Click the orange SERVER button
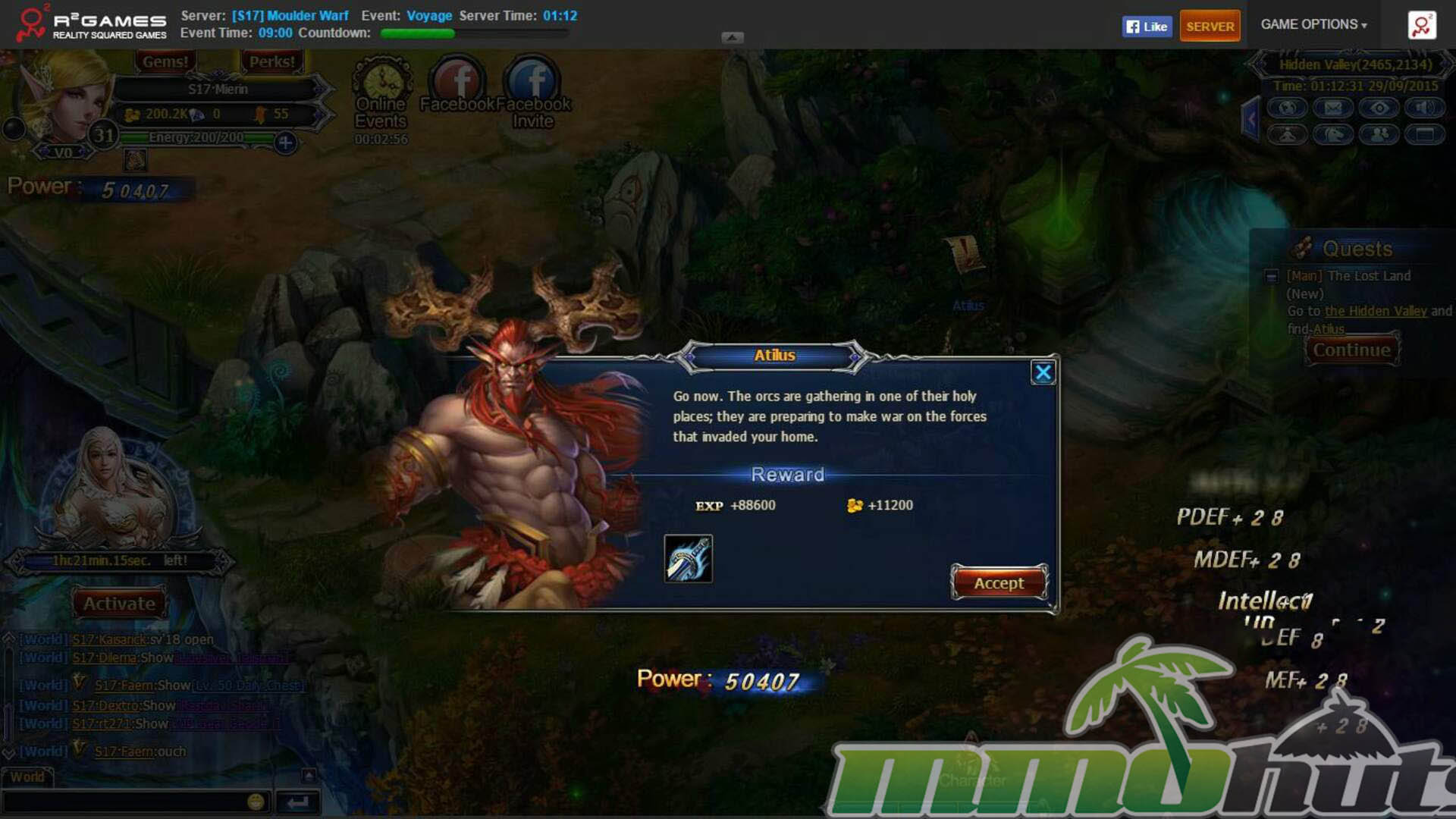1456x819 pixels. pyautogui.click(x=1210, y=27)
